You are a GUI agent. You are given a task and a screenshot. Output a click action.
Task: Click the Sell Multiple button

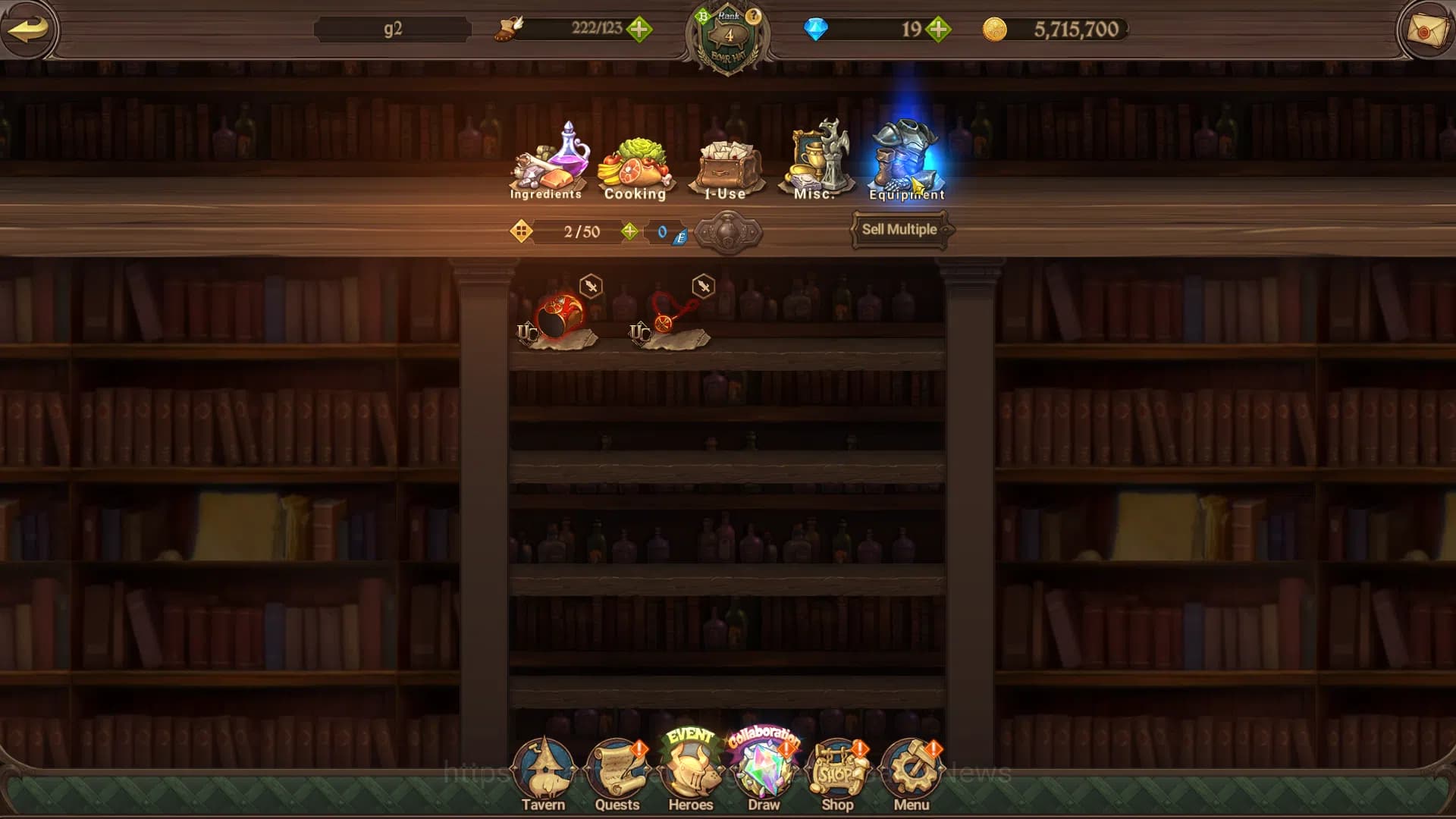[x=899, y=230]
